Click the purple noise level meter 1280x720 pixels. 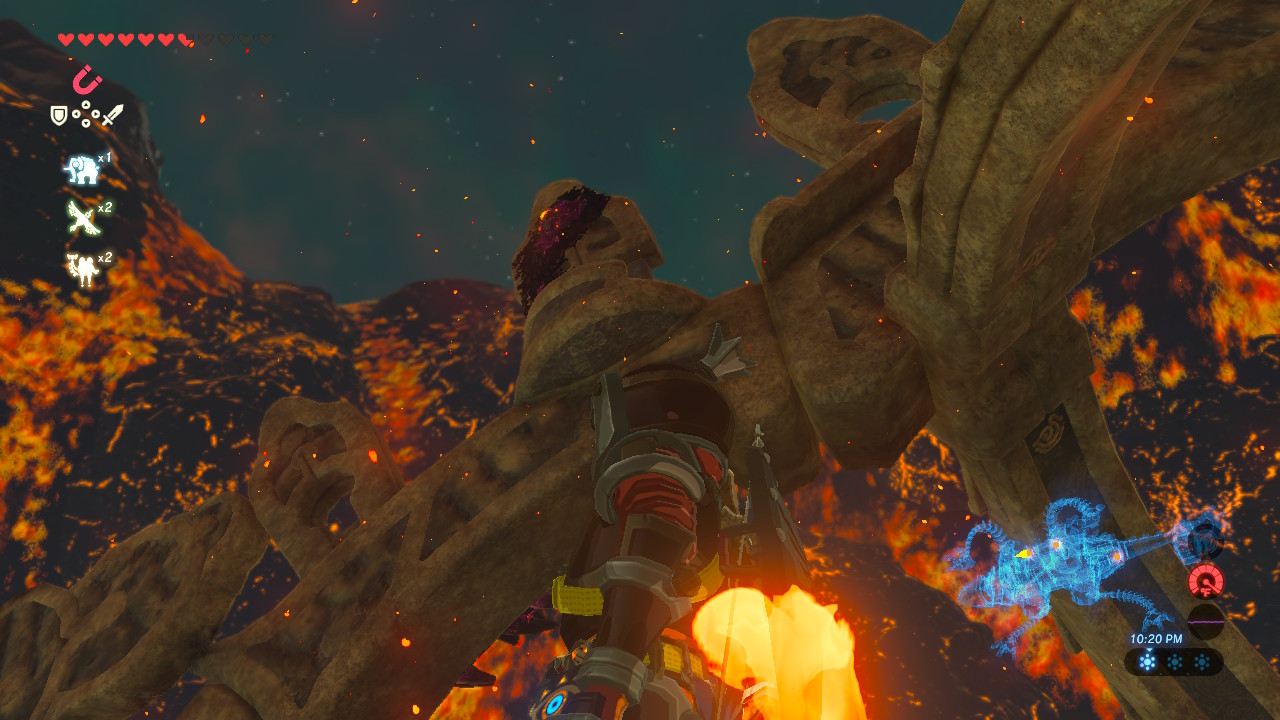(1206, 621)
